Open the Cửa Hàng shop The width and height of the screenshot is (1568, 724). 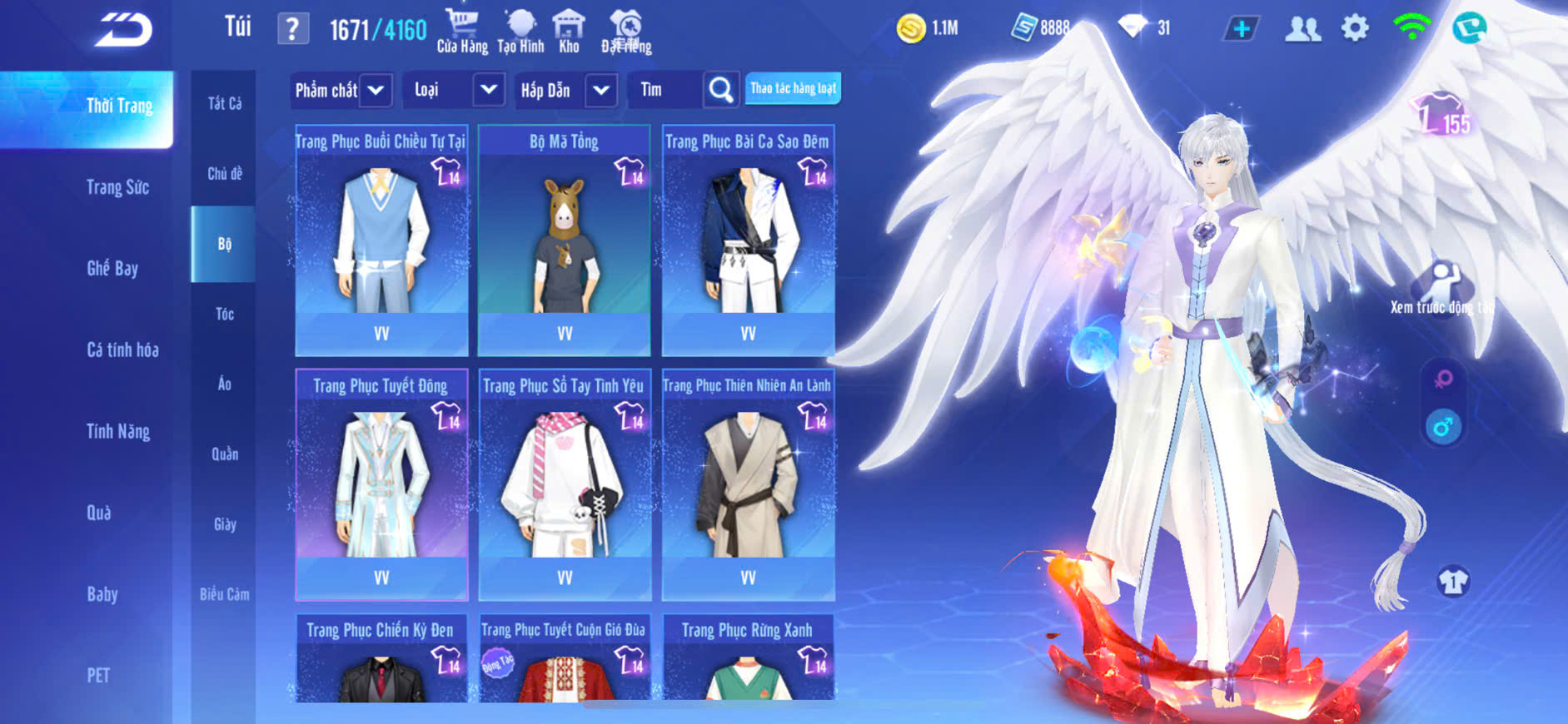[462, 32]
